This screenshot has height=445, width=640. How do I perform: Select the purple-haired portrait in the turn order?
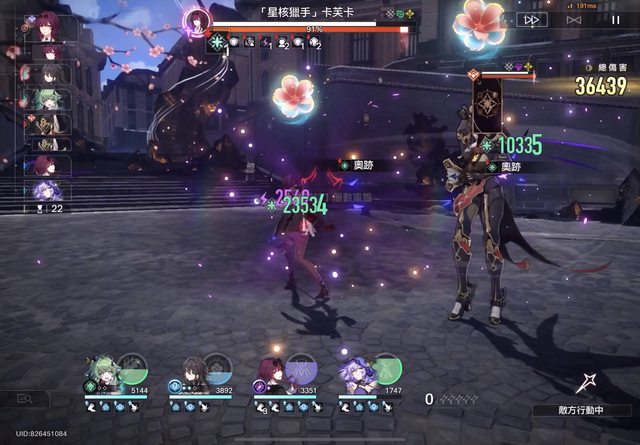point(44,189)
